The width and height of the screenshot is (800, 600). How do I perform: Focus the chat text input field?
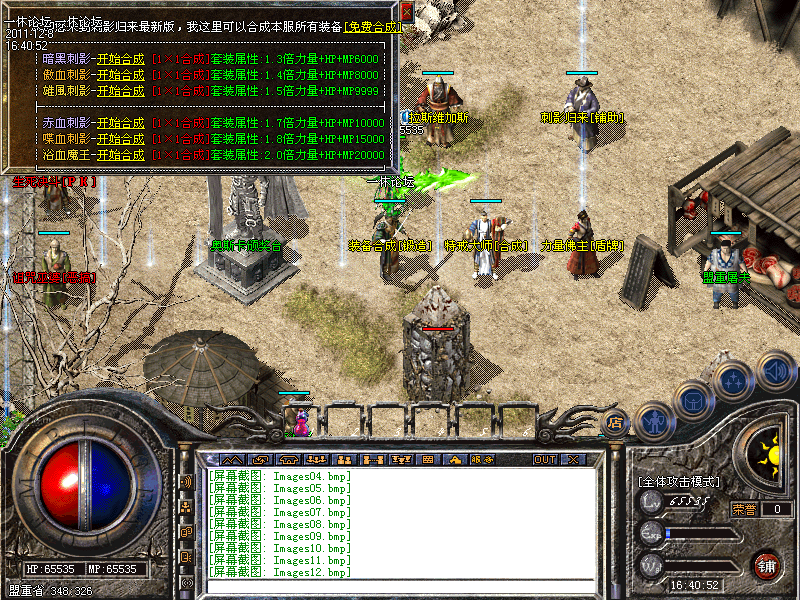[400, 586]
